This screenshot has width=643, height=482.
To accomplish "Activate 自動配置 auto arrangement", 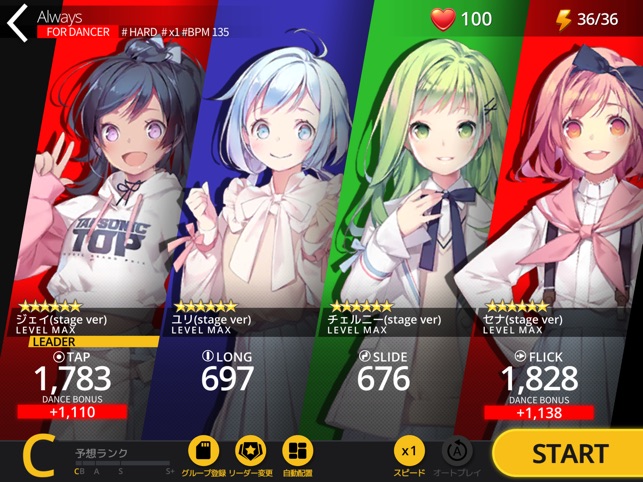I will 298,452.
